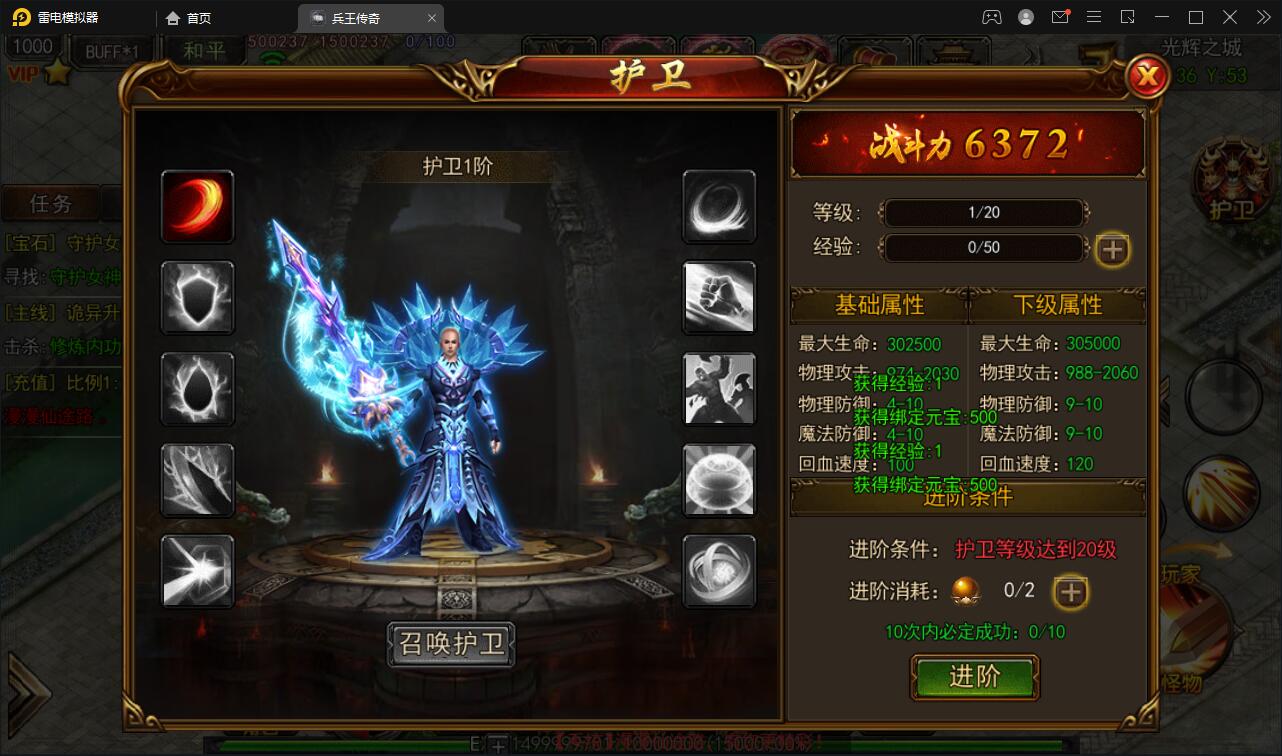The width and height of the screenshot is (1282, 756).
Task: Click the plus icon next to 经验 bar
Action: pos(1111,250)
